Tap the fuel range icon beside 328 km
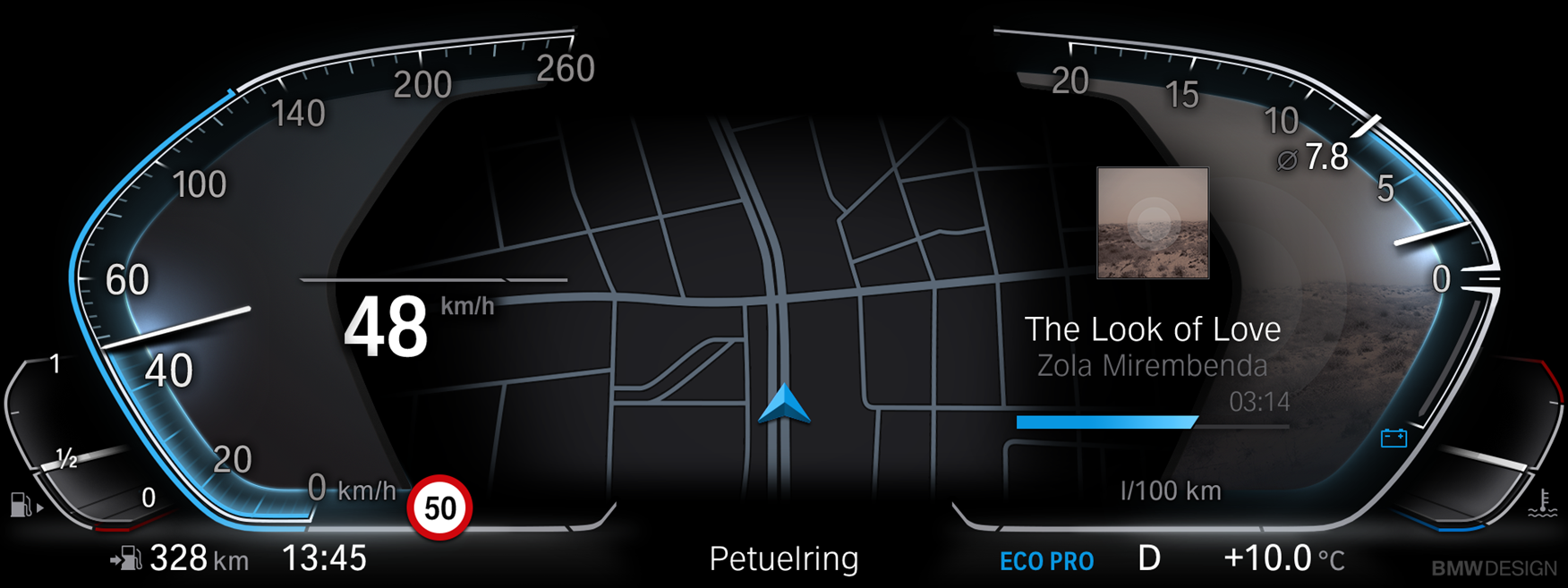Screen dimensions: 1568x588 point(126,559)
